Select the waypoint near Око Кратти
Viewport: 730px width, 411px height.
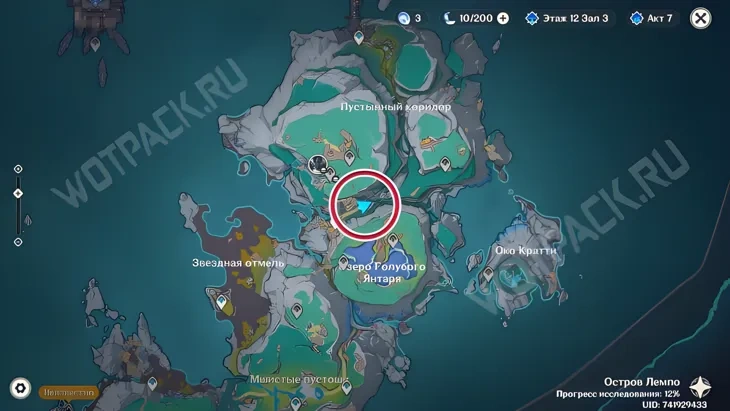487,273
